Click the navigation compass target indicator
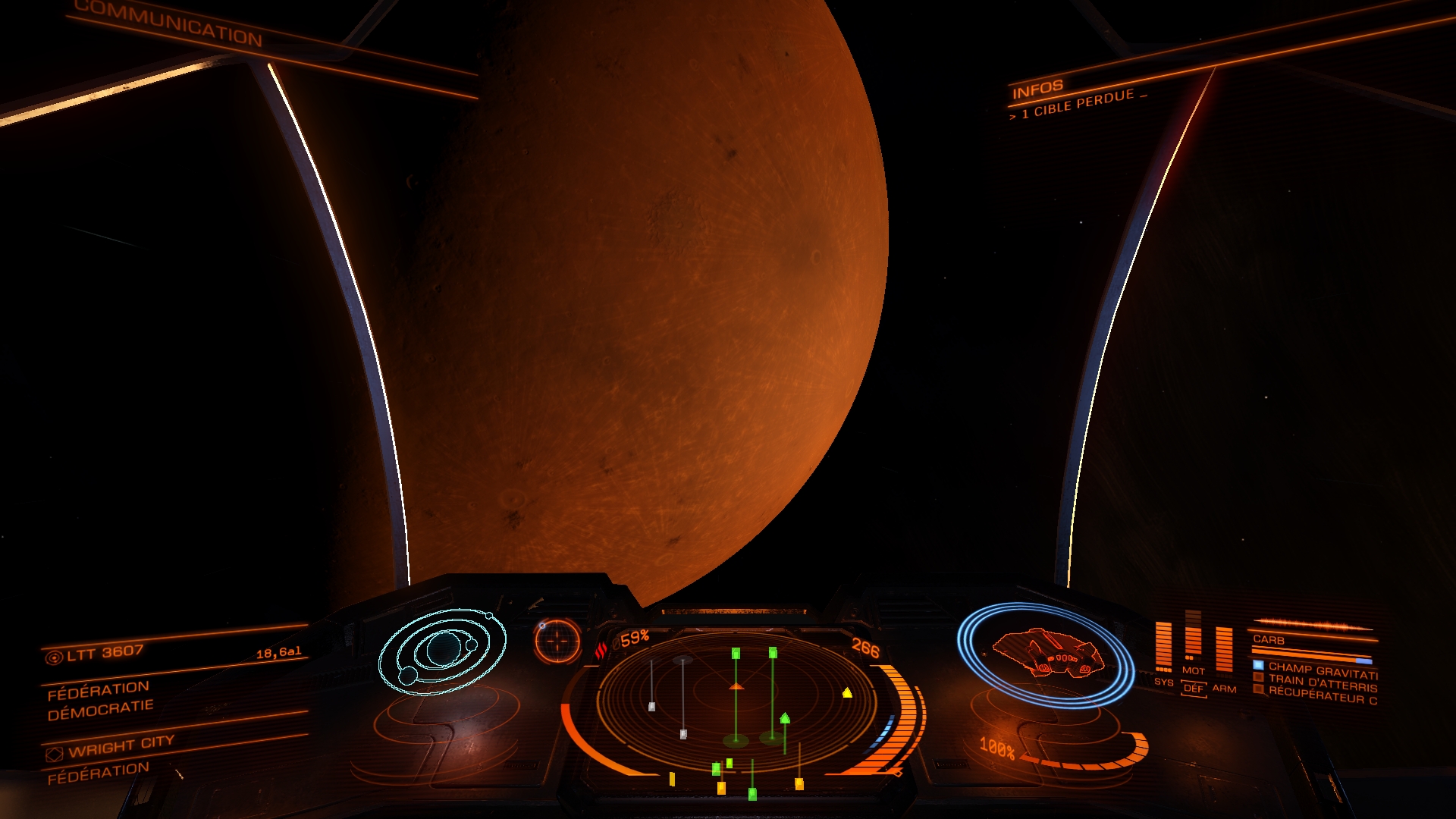The image size is (1456, 819). 557,641
